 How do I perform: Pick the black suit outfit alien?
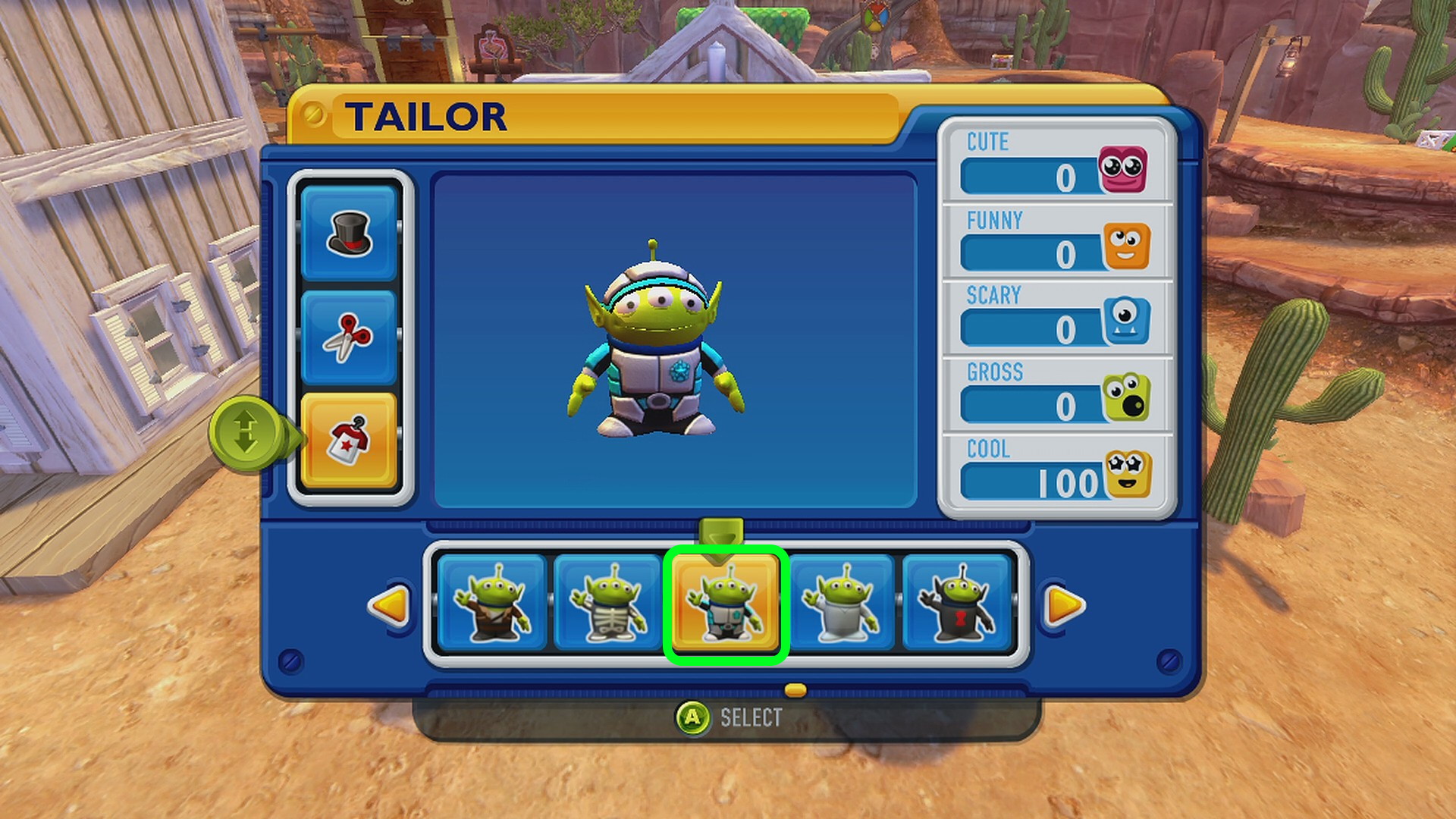pos(958,604)
